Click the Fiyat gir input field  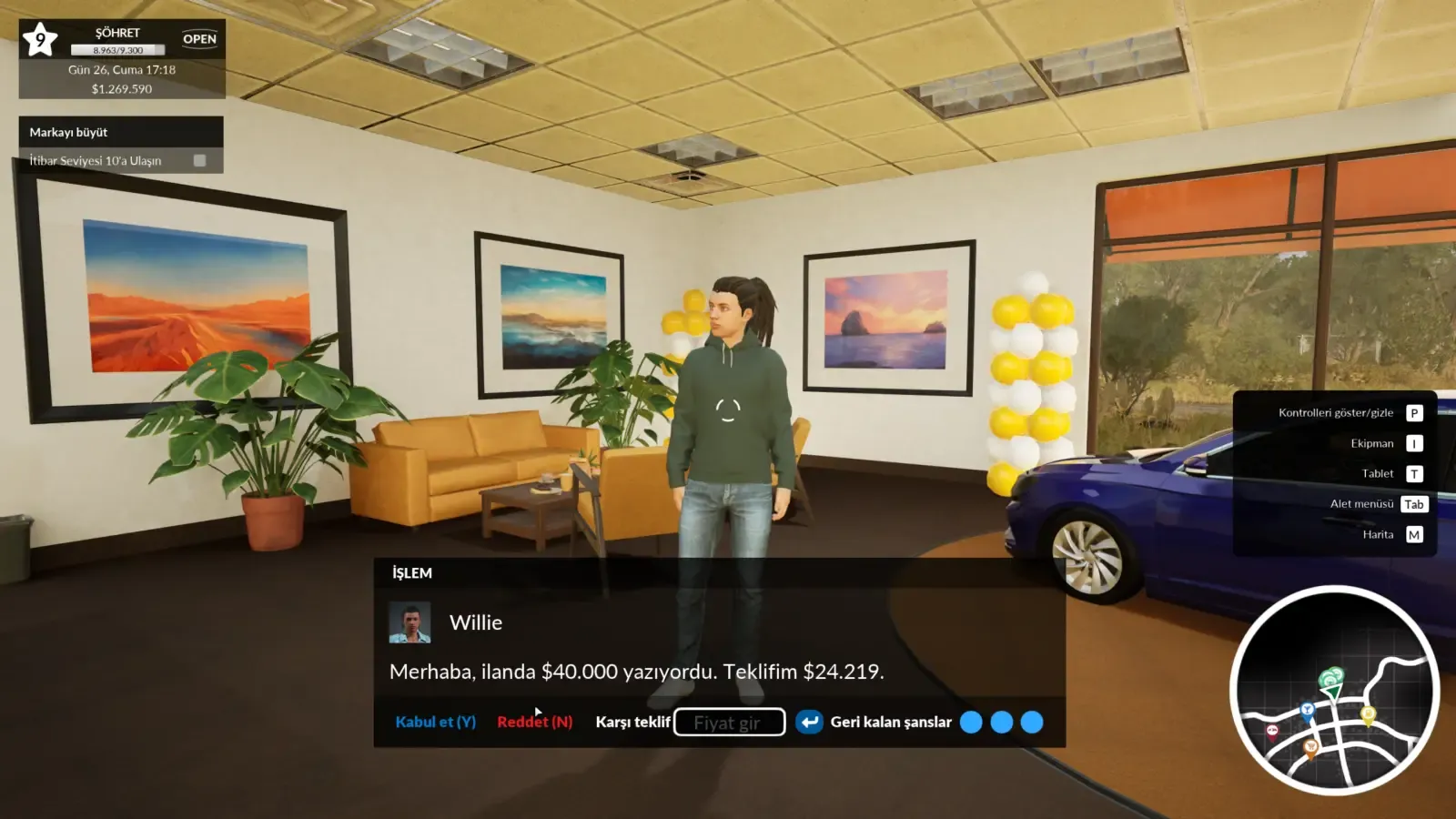(x=729, y=722)
